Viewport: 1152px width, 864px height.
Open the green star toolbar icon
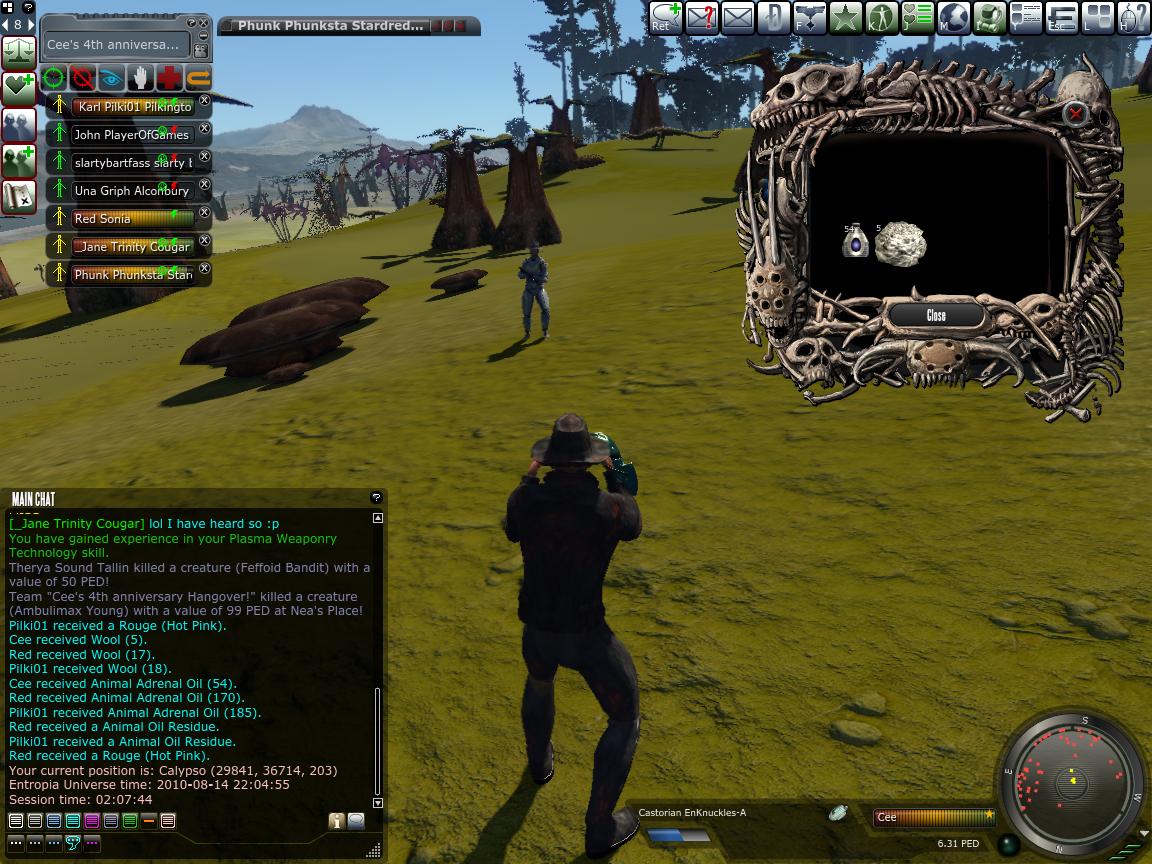(845, 17)
